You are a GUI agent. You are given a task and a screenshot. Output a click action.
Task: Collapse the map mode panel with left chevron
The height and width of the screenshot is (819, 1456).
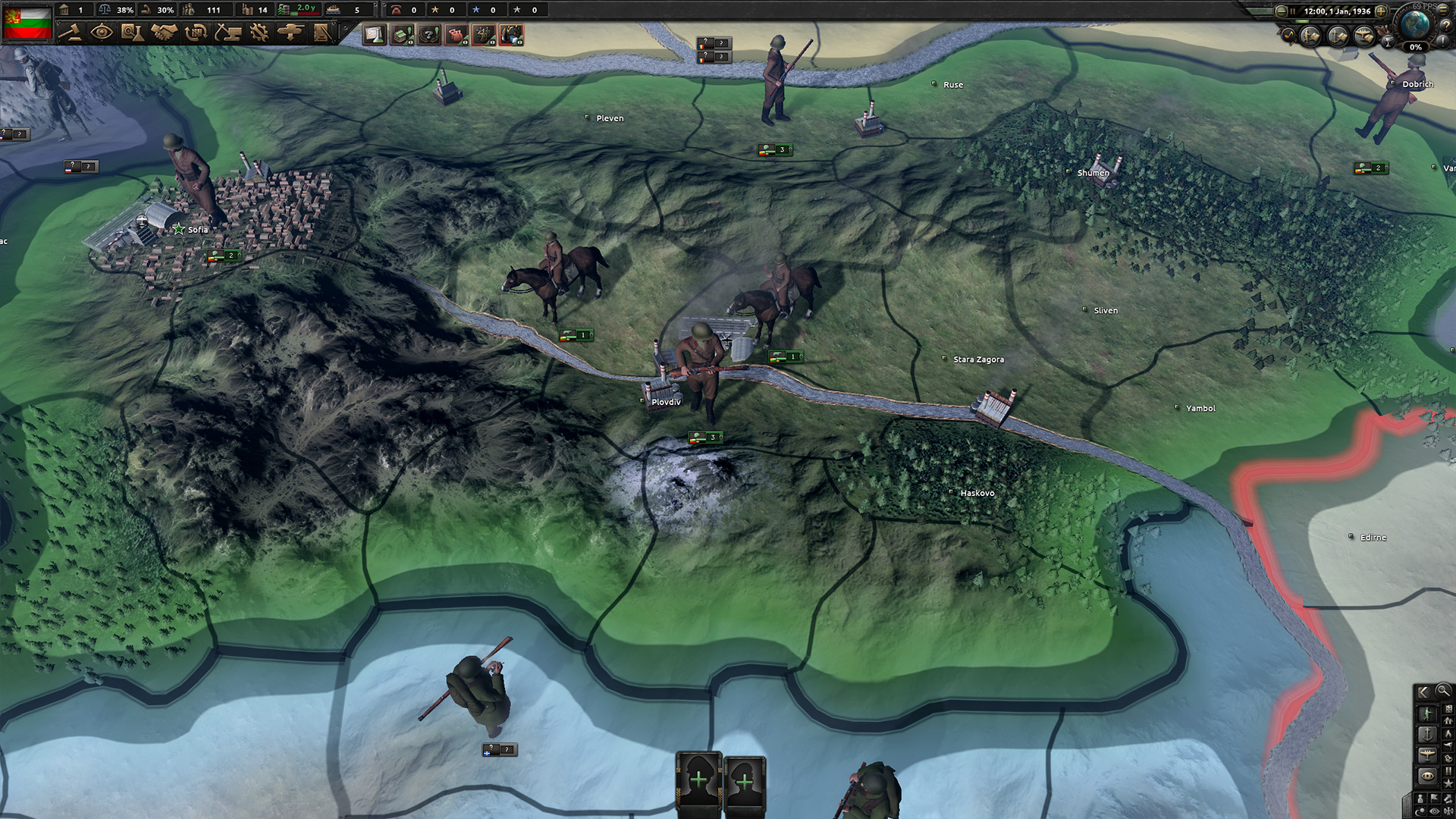tap(1423, 692)
